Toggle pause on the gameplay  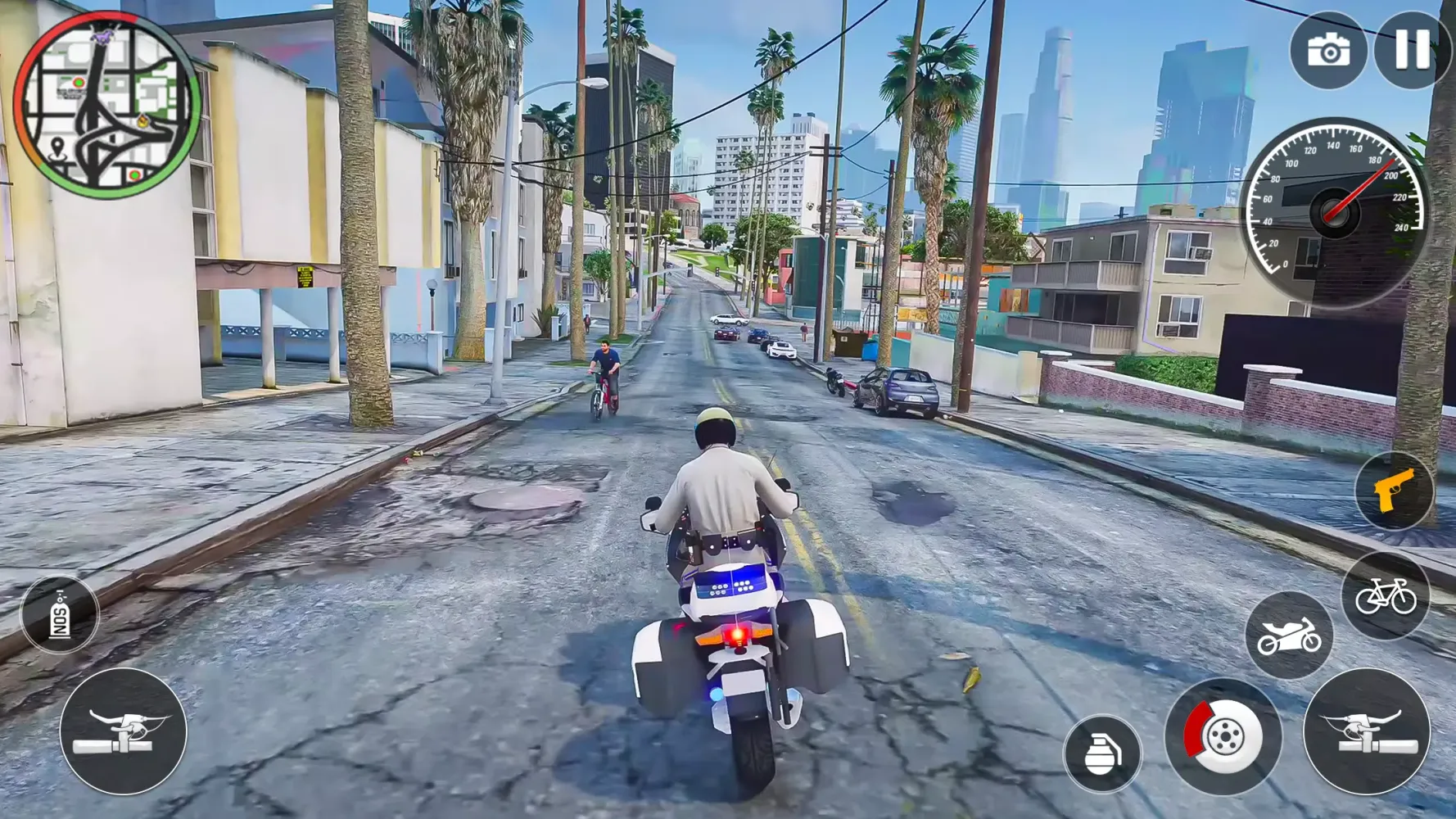point(1410,51)
